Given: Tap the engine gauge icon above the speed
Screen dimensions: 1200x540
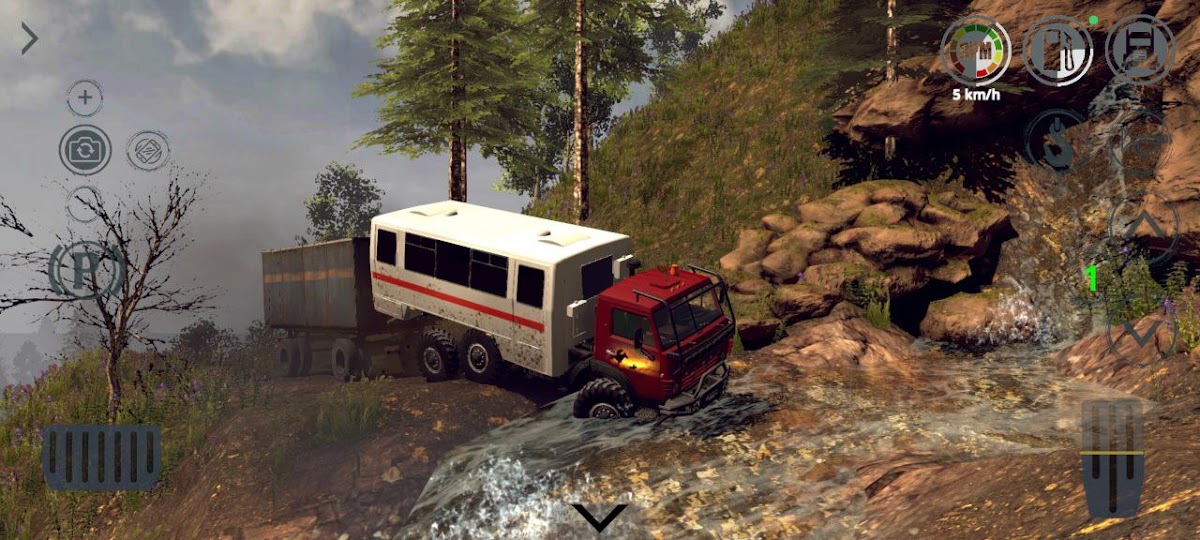Looking at the screenshot, I should tap(975, 50).
